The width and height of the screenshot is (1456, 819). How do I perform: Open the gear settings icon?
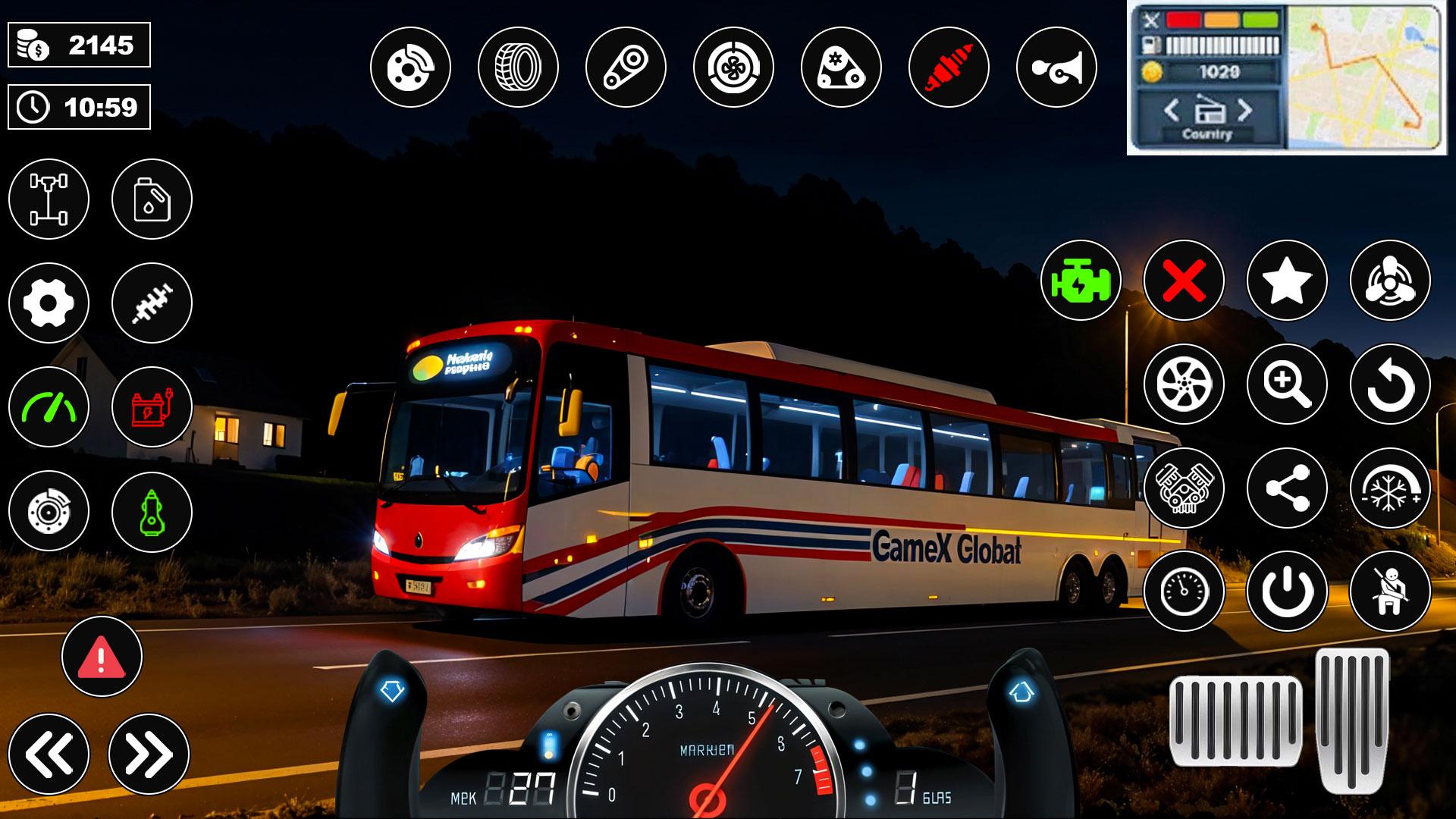point(49,303)
